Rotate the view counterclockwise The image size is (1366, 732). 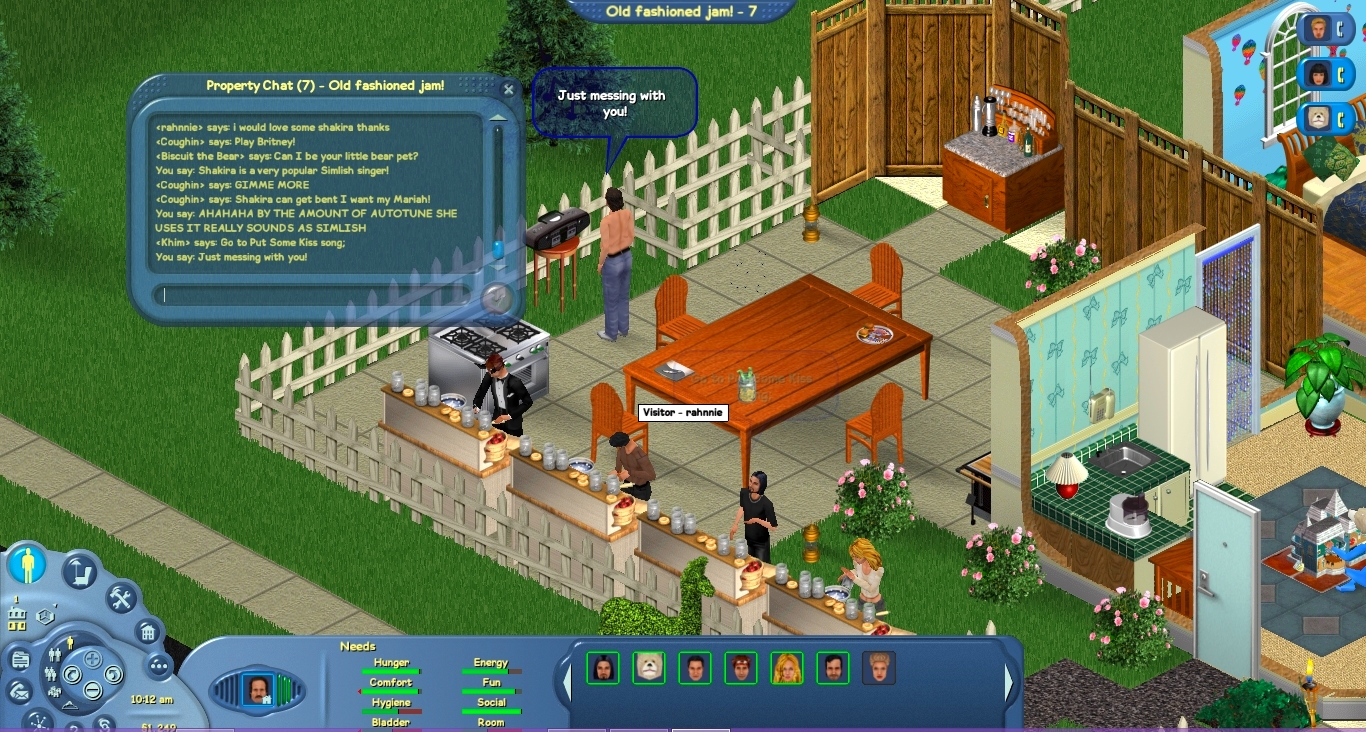(x=71, y=675)
